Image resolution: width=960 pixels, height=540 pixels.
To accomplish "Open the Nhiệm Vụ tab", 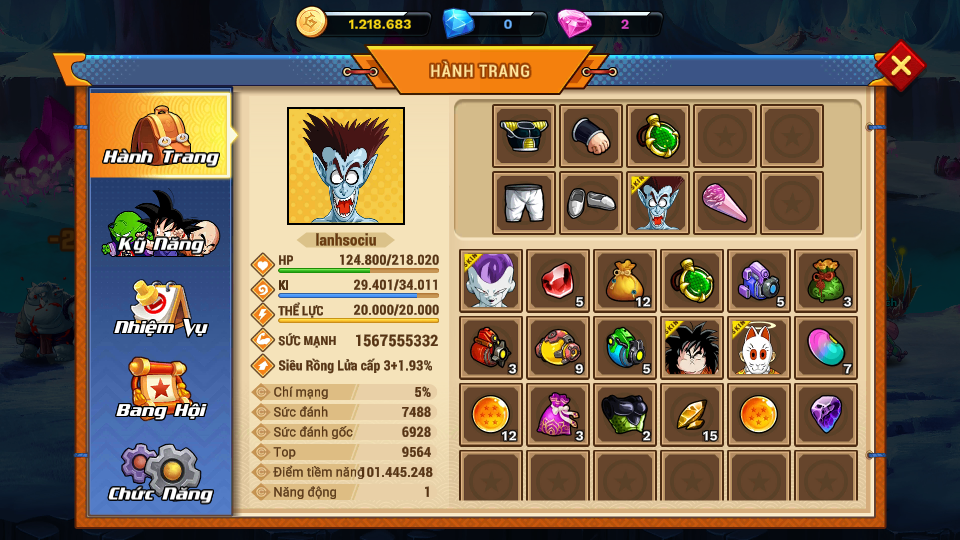I will 160,309.
